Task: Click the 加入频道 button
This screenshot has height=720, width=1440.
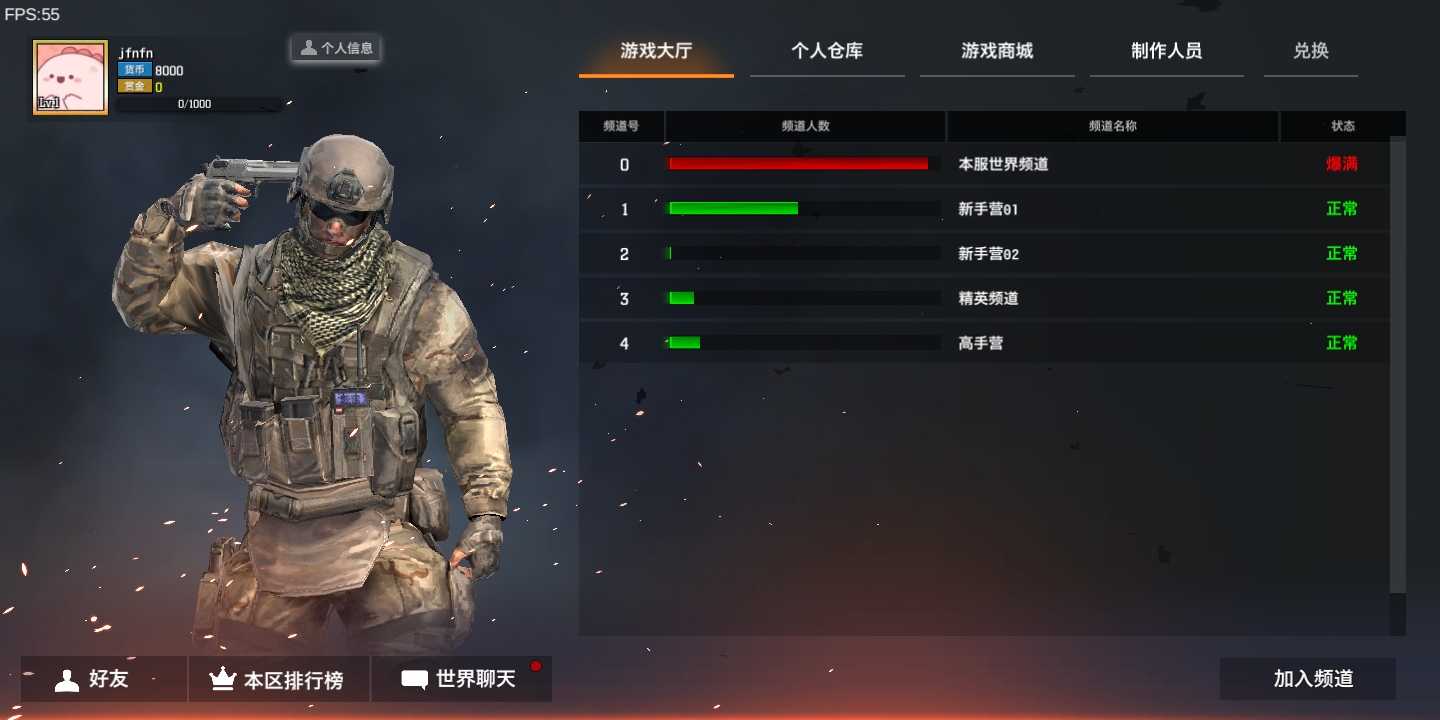Action: pos(1315,678)
